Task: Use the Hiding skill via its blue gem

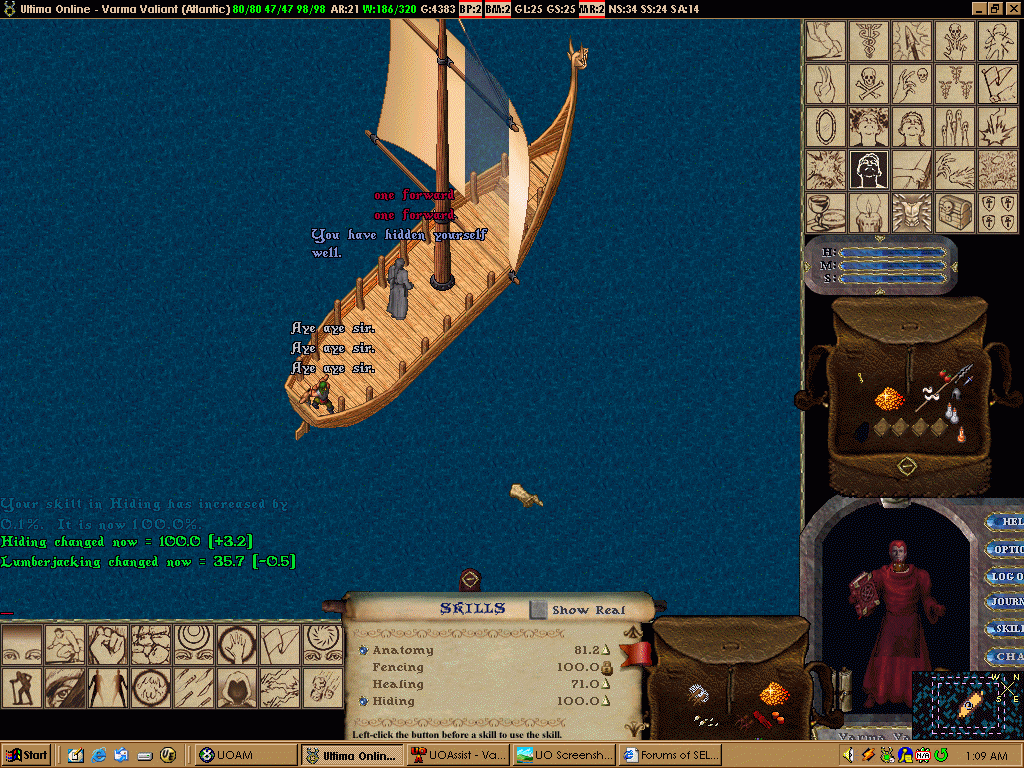Action: point(363,702)
